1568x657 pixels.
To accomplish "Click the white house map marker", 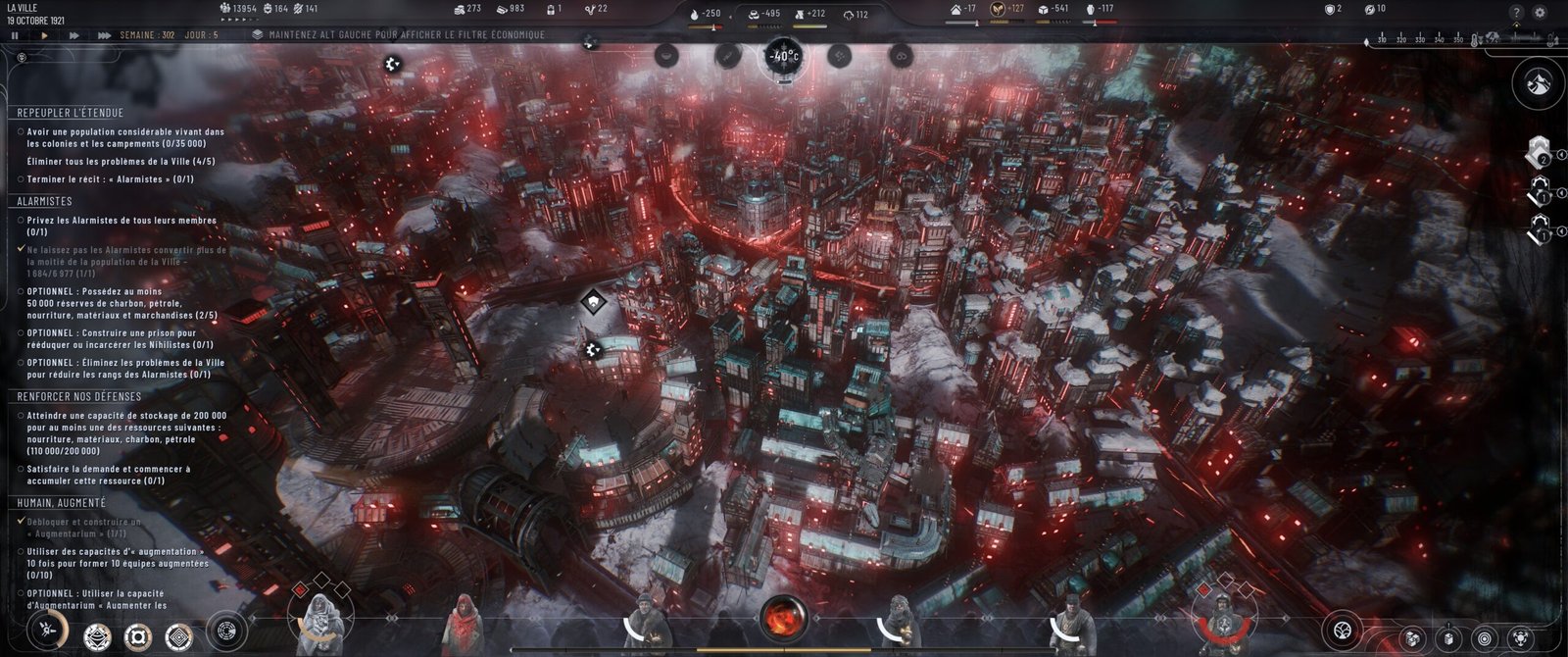I will [x=593, y=301].
